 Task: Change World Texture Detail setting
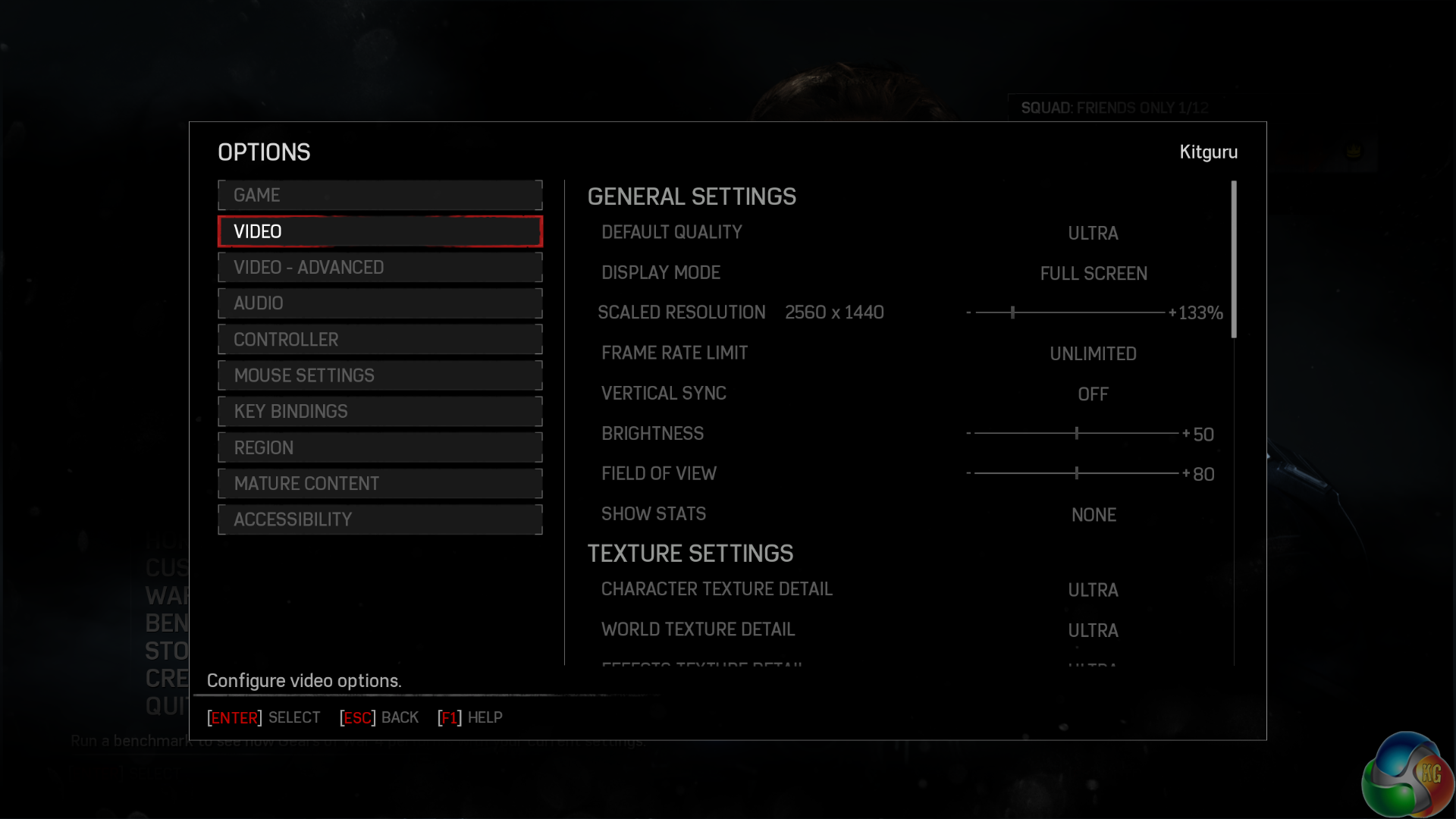click(x=1093, y=631)
